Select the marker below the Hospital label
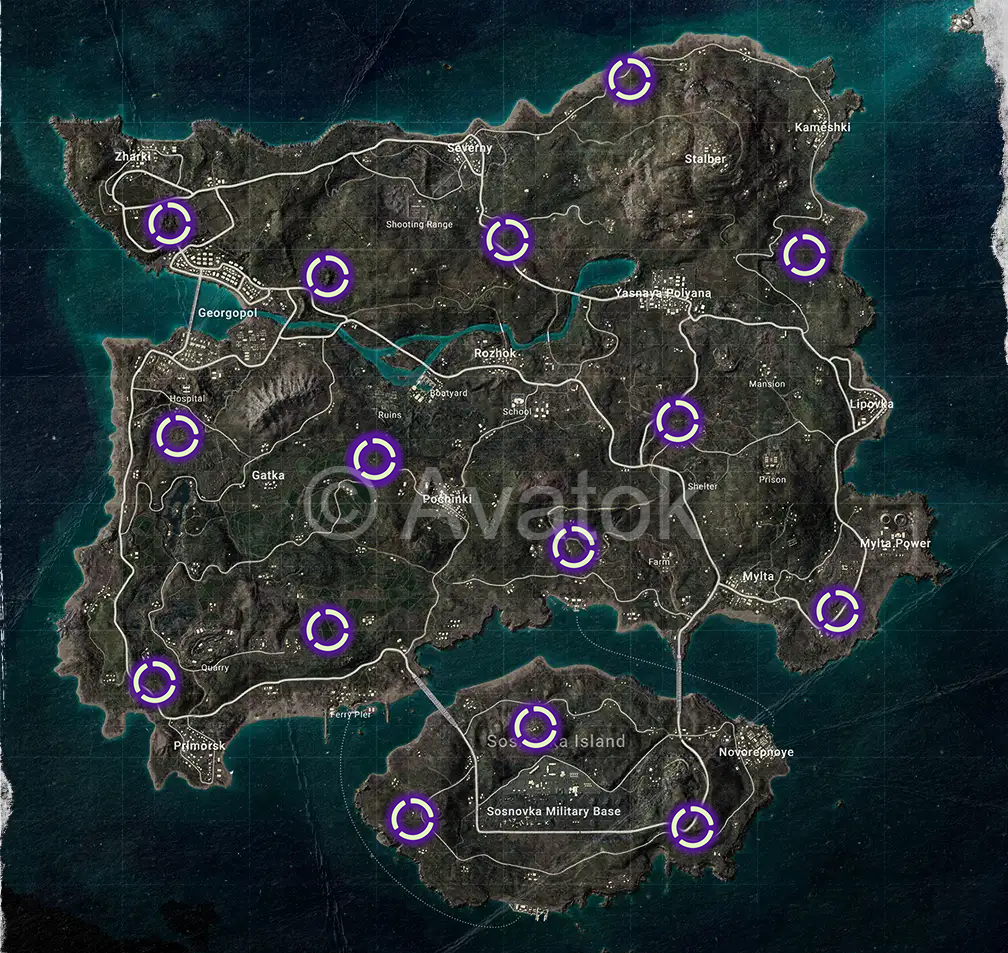 tap(178, 436)
